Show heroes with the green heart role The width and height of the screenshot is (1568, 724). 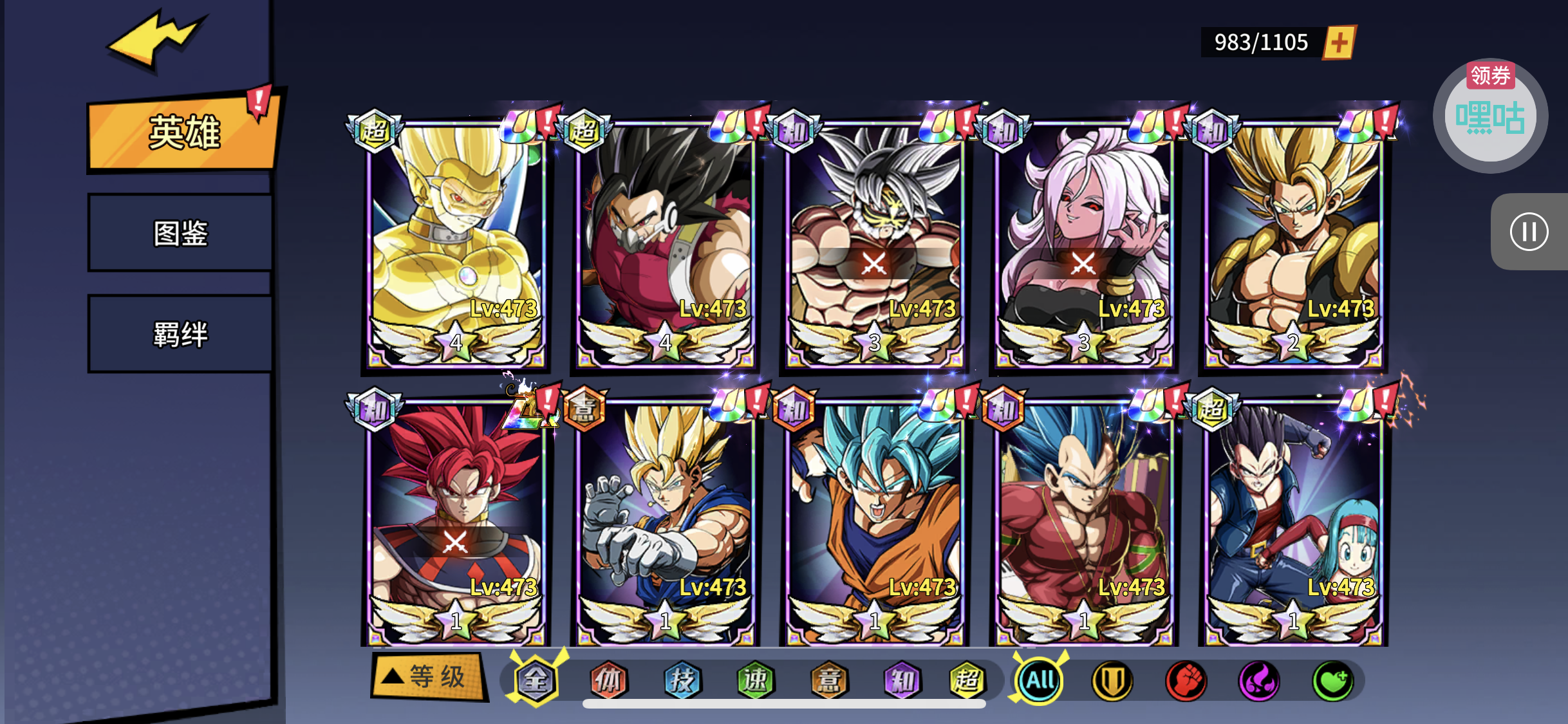(x=1332, y=680)
